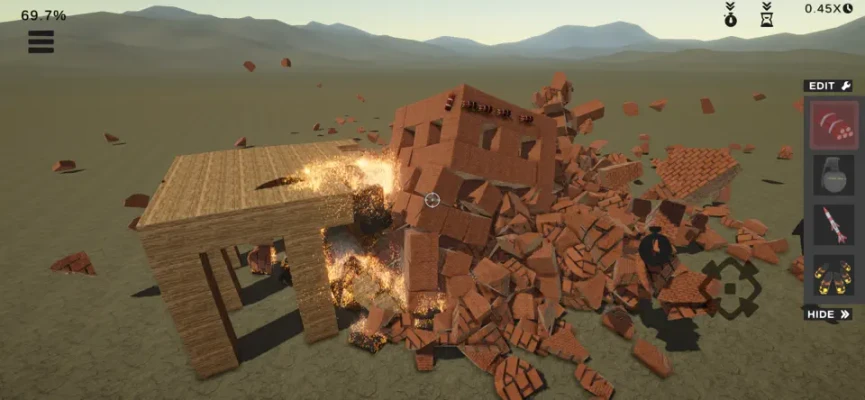Select the red-tipped missile weapon slot
Screen dimensions: 865x400
[834, 225]
